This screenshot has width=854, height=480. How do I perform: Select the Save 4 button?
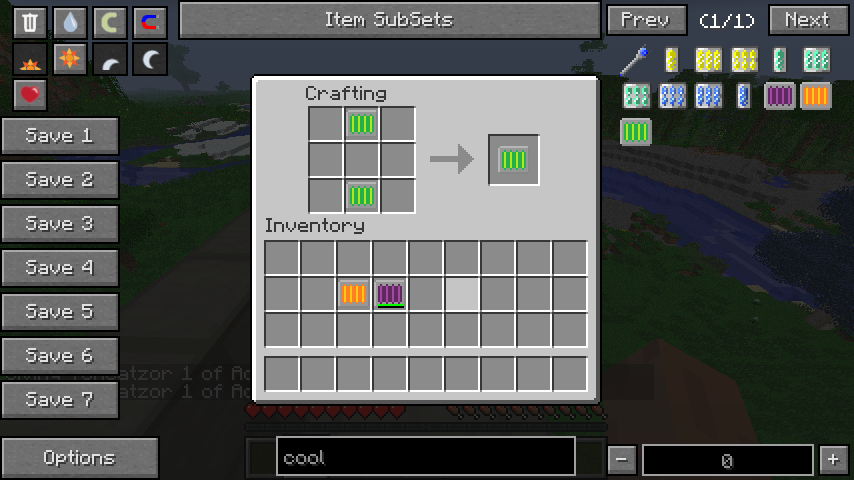59,268
